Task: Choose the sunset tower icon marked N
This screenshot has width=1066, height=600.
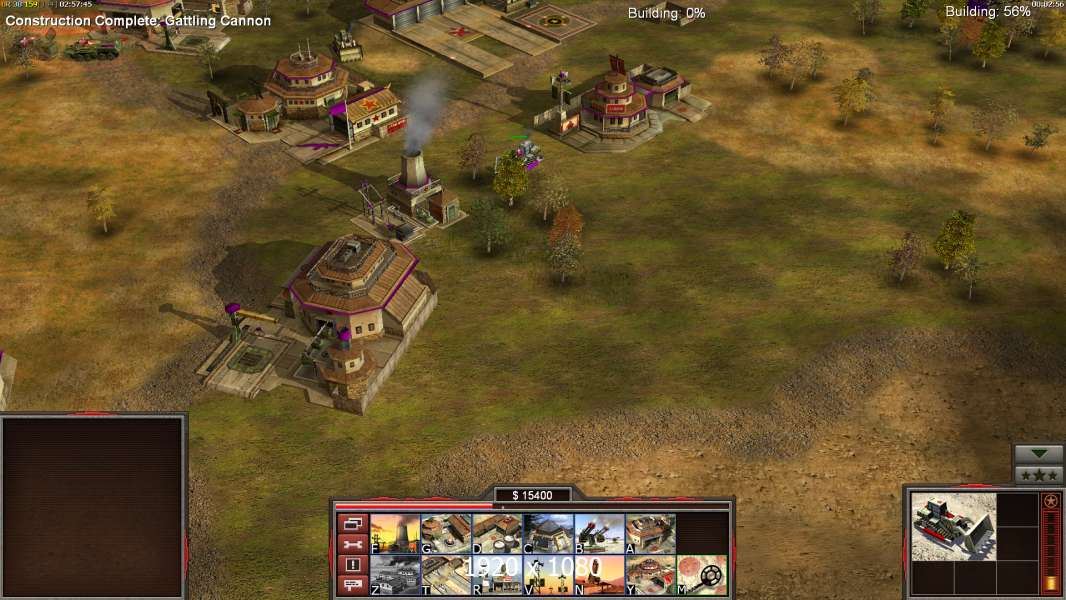Action: tap(599, 575)
